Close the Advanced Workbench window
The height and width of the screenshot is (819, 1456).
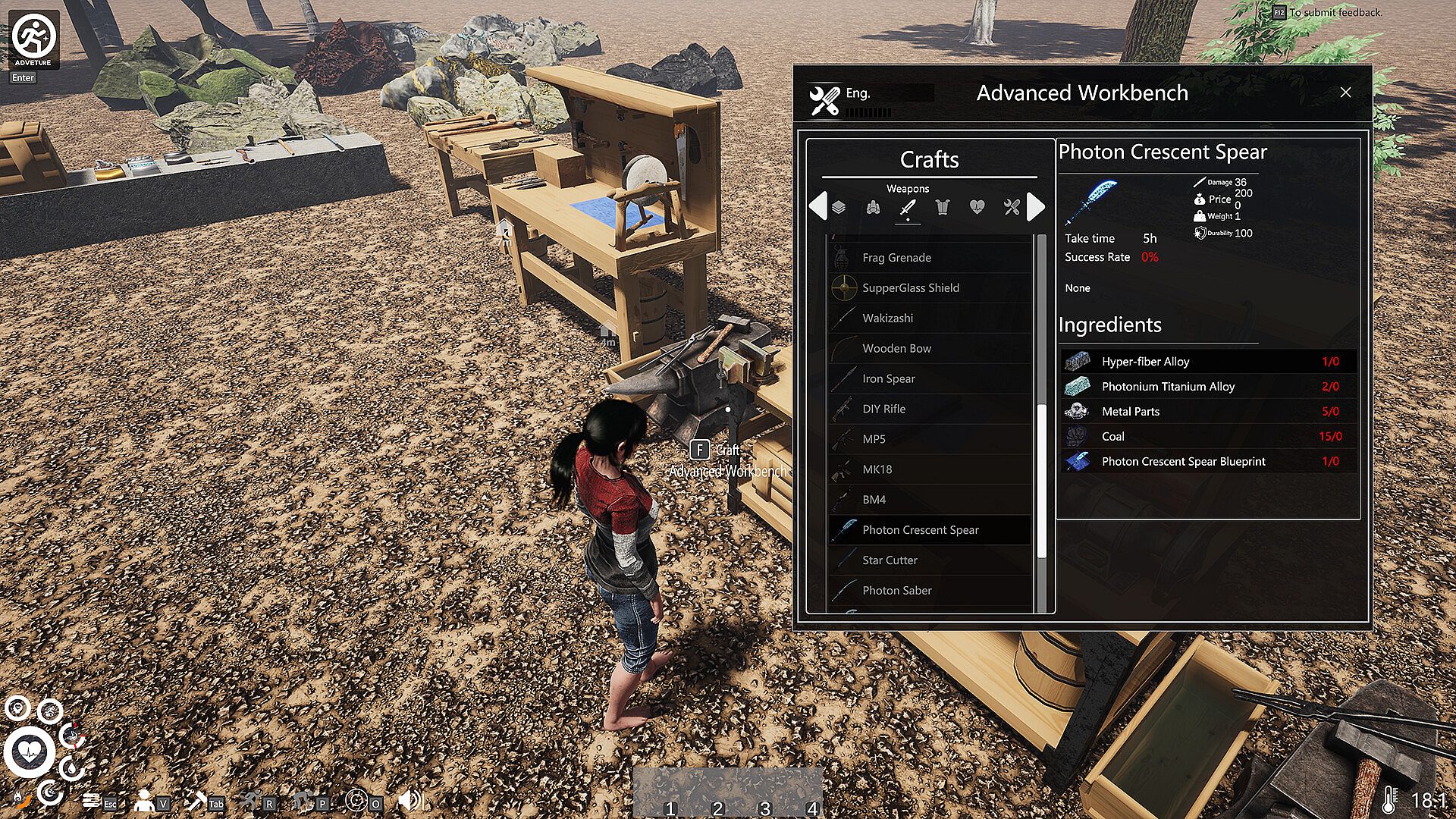(x=1345, y=93)
